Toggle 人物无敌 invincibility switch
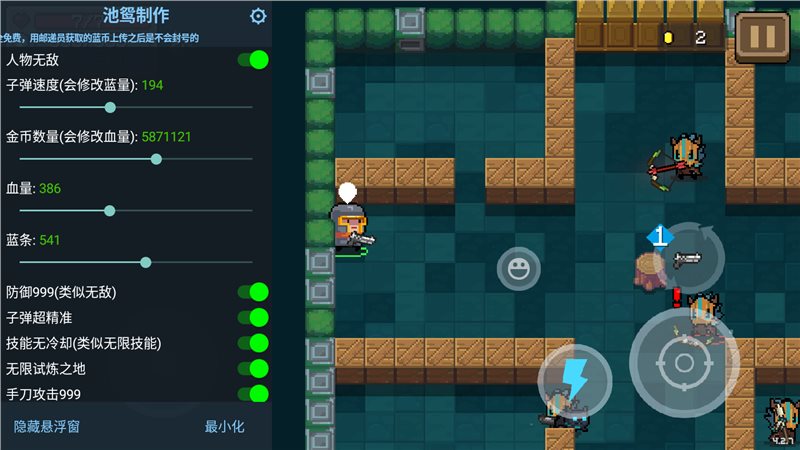Viewport: 800px width, 450px height. pyautogui.click(x=253, y=60)
